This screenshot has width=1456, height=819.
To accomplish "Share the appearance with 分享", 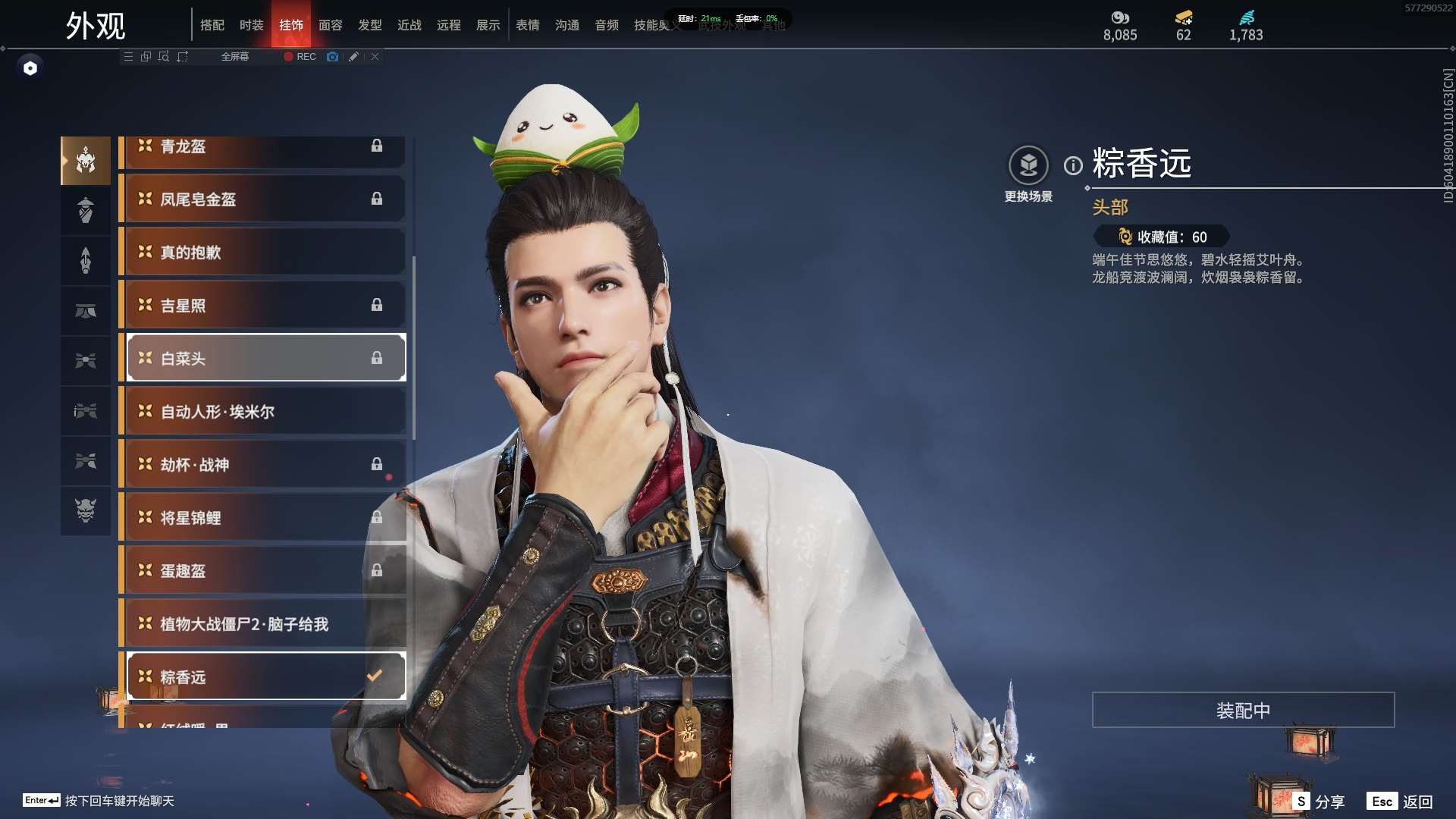I will (x=1319, y=802).
